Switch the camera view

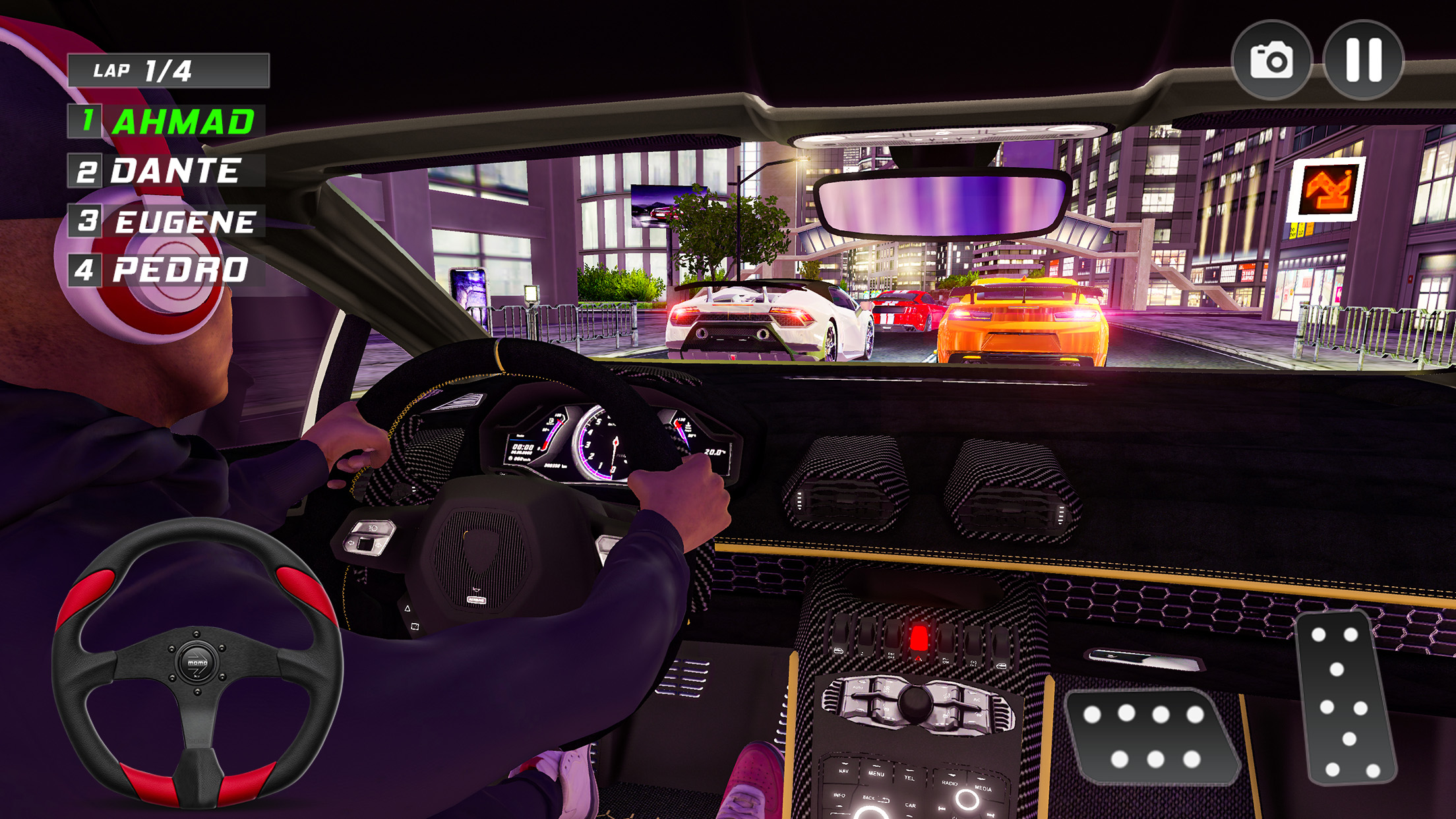point(1271,61)
